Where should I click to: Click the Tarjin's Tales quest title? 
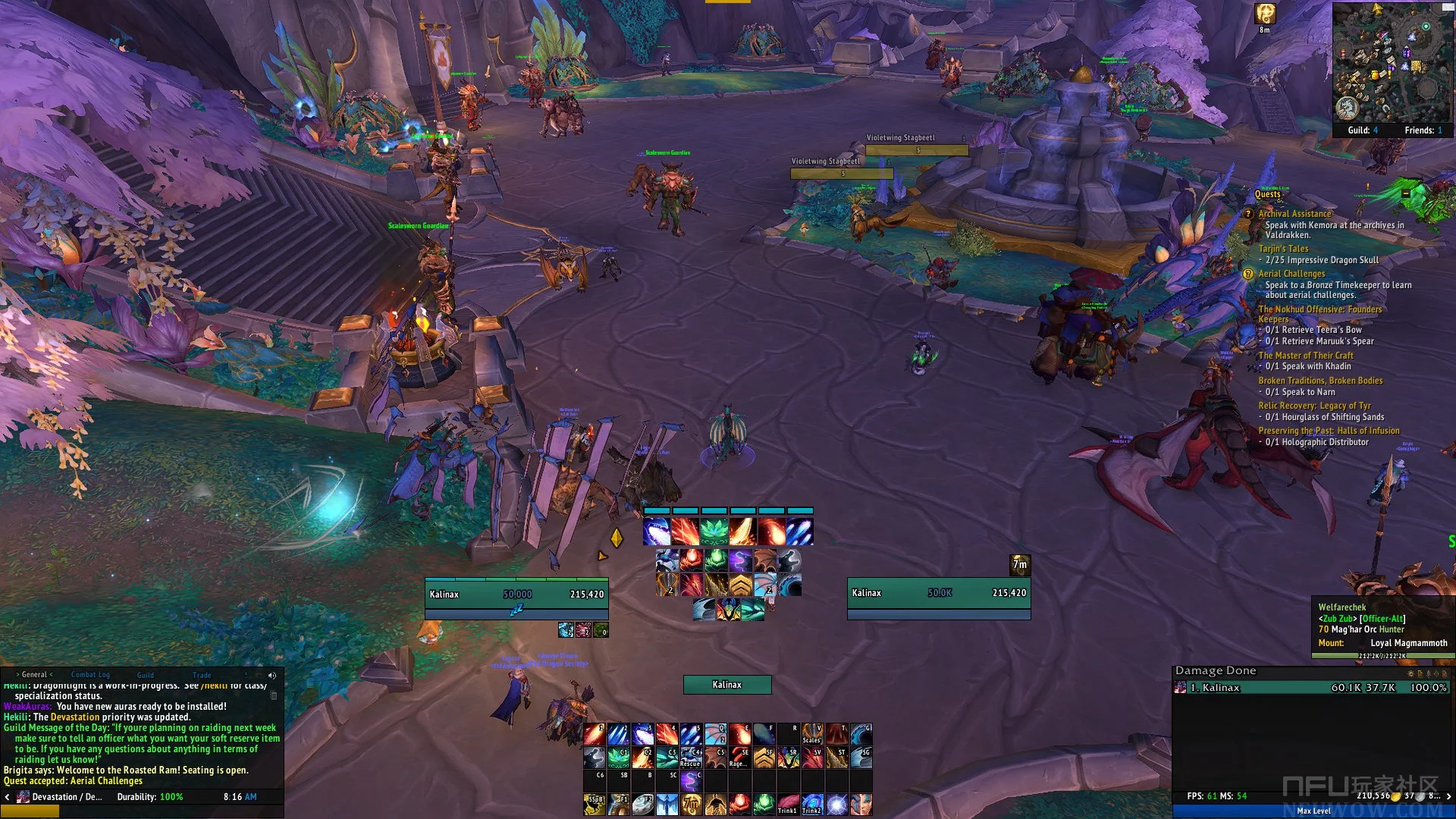click(1283, 249)
